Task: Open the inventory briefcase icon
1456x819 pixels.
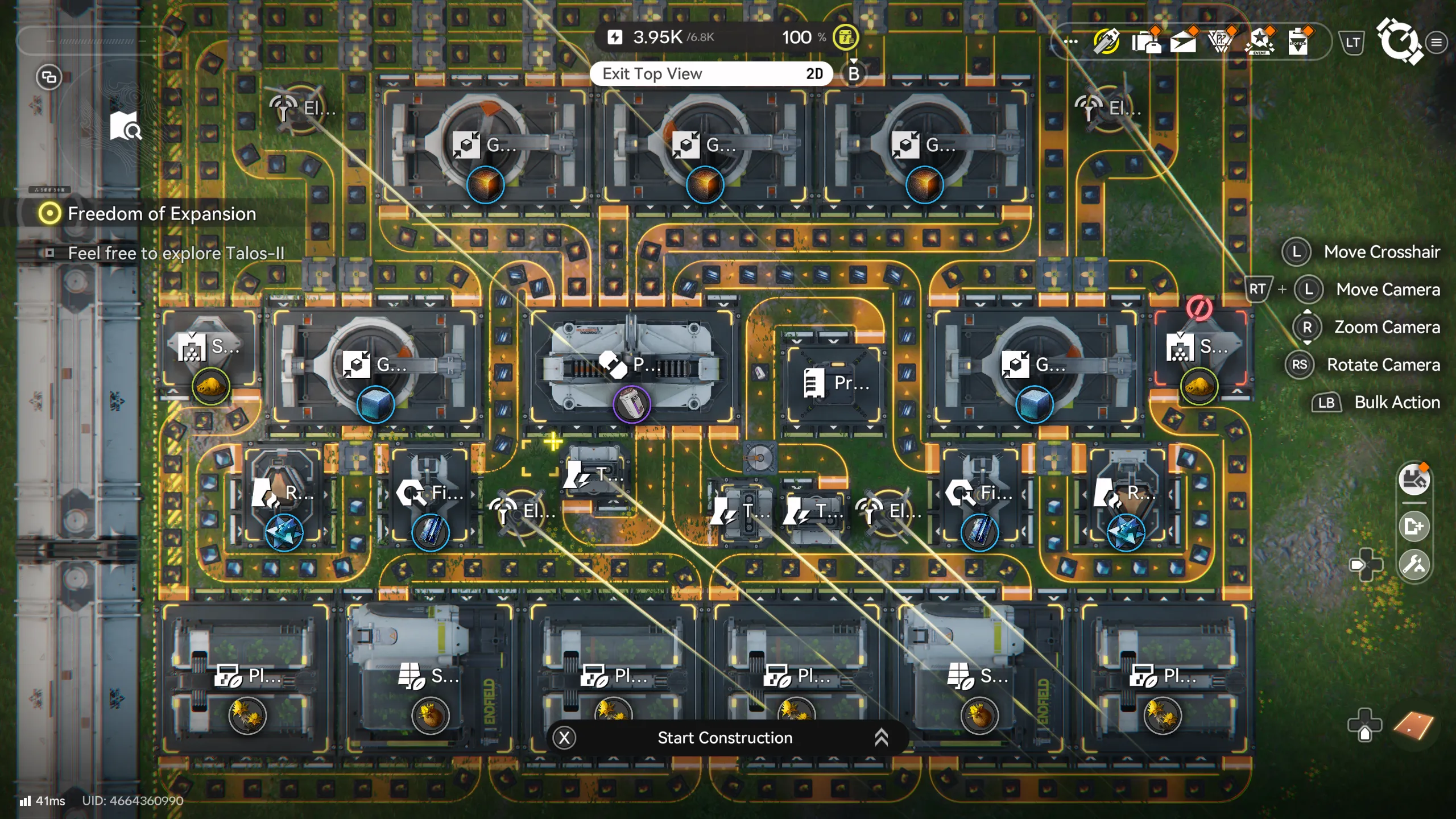Action: (1148, 41)
